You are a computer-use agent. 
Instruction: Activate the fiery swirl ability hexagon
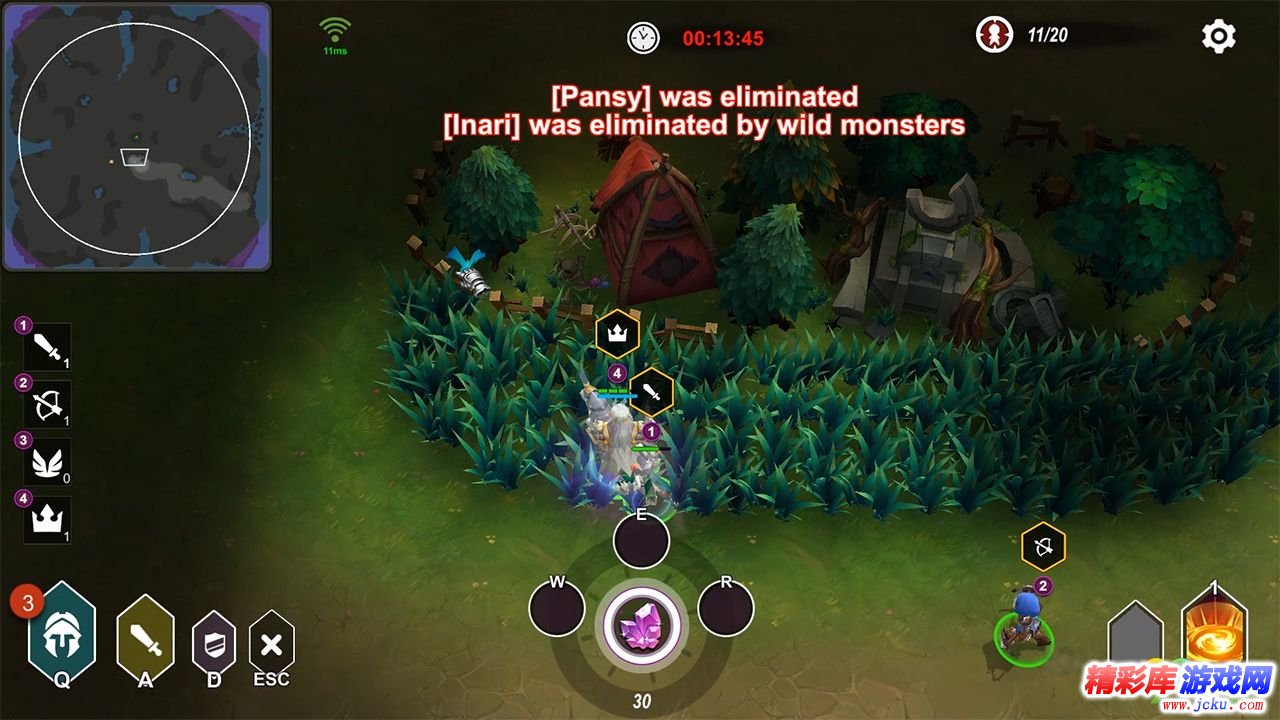(1214, 632)
